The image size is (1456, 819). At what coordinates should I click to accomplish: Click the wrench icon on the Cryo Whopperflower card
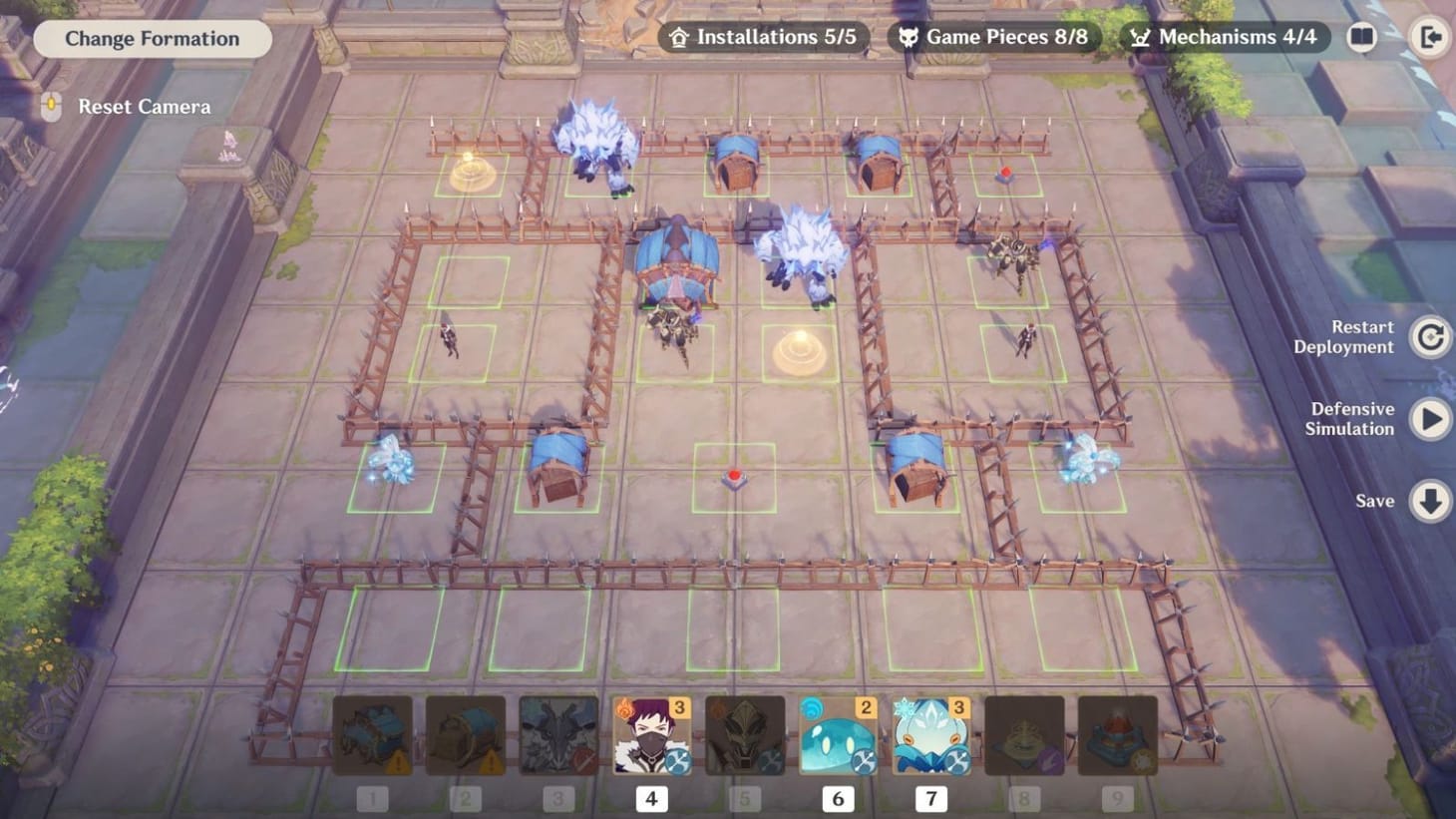(956, 761)
